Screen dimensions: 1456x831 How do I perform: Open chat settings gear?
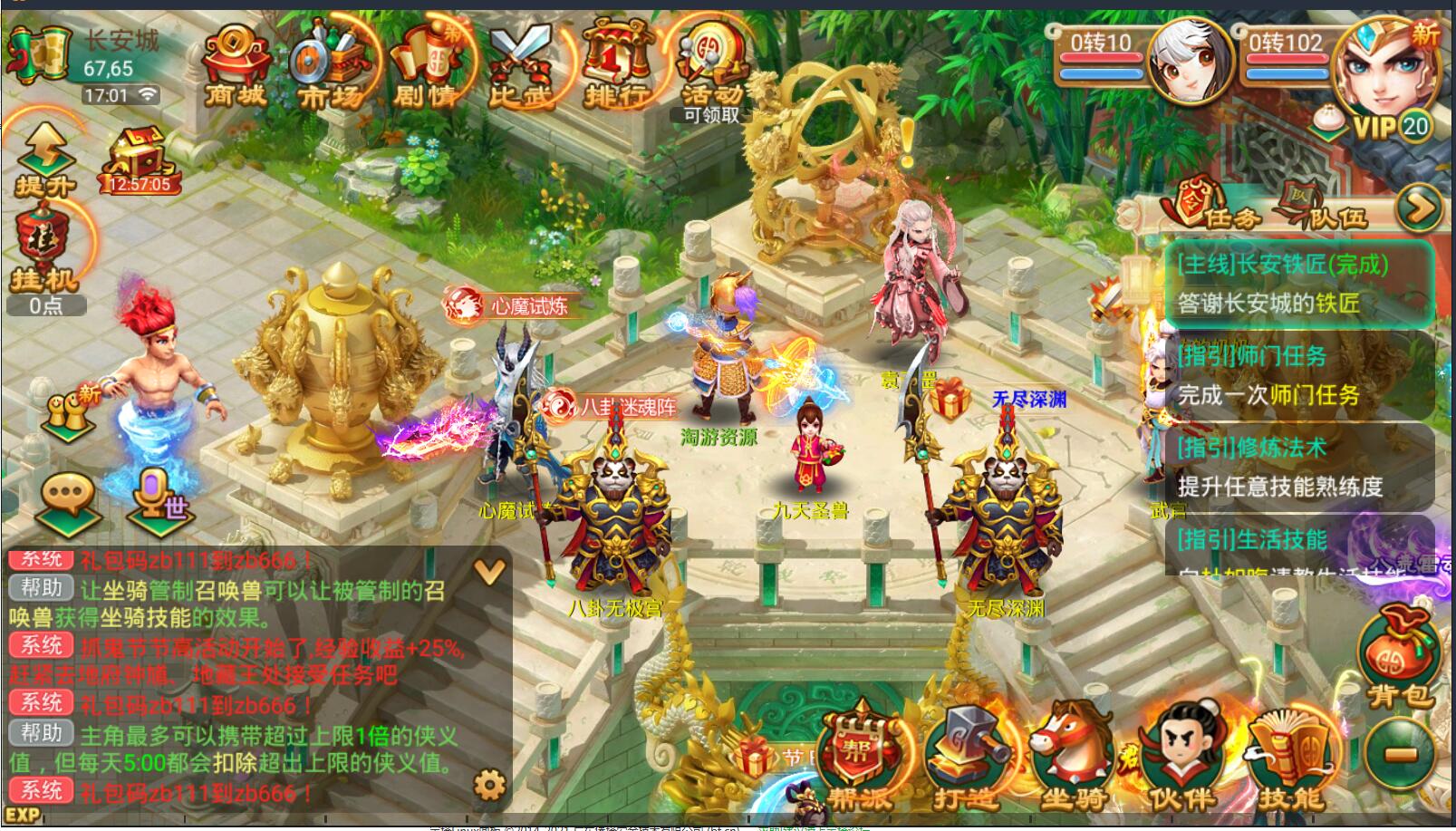[x=489, y=784]
